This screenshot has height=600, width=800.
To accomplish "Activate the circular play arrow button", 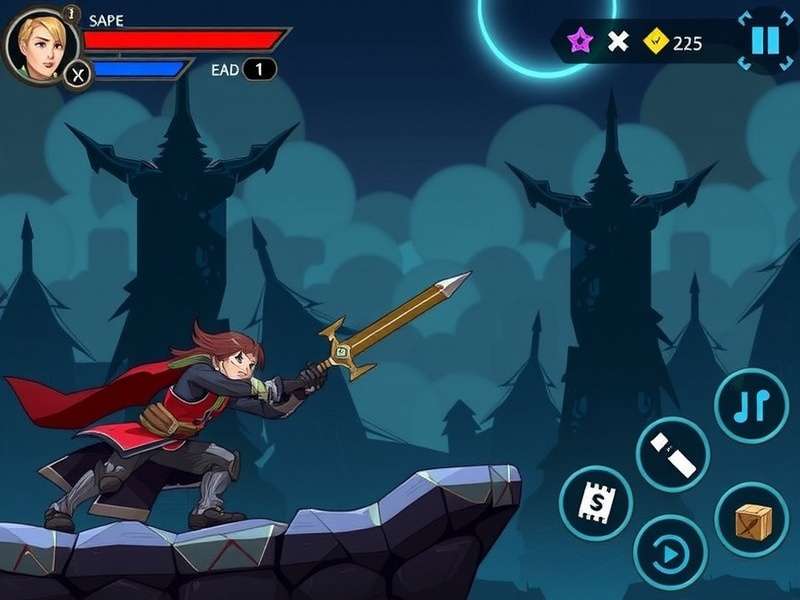I will pyautogui.click(x=671, y=551).
